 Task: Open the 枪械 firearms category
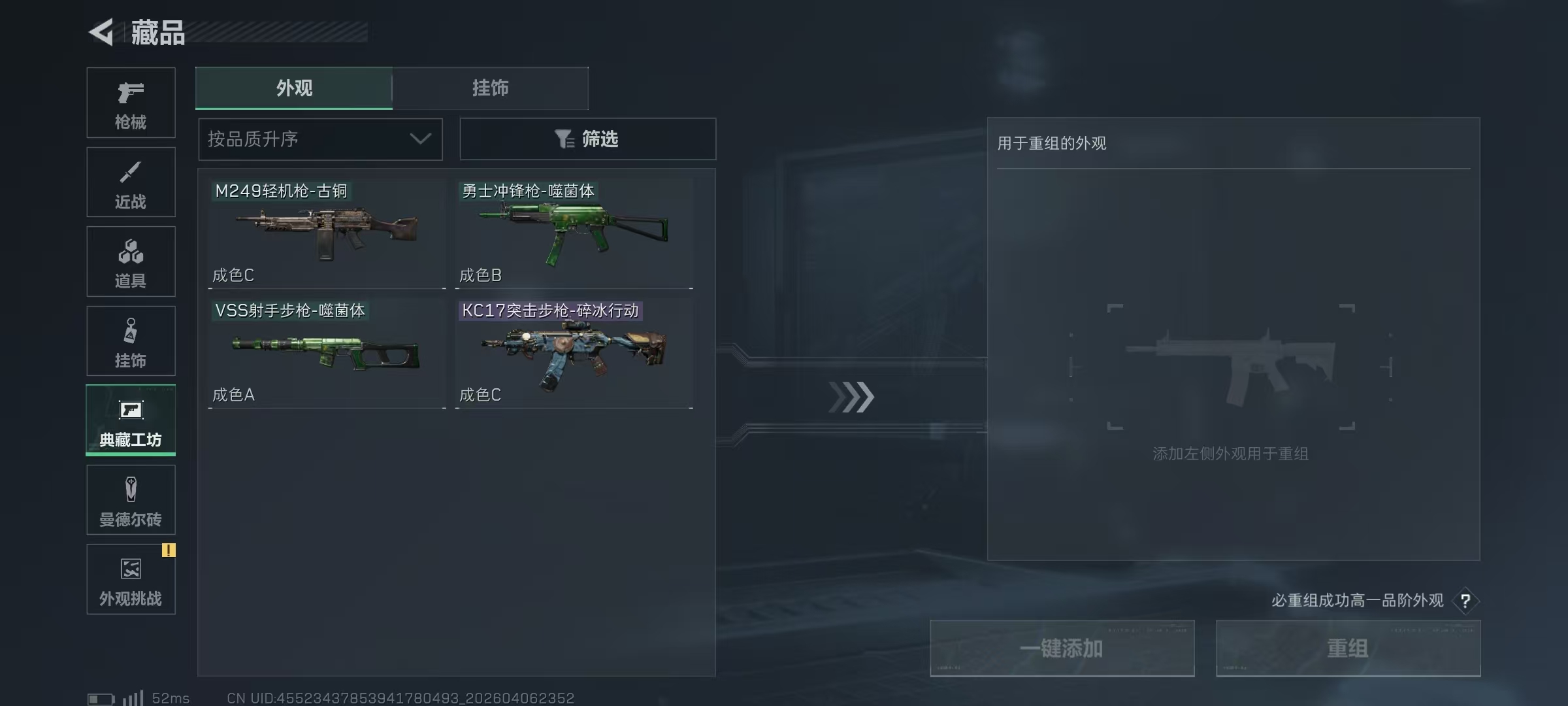coord(131,103)
